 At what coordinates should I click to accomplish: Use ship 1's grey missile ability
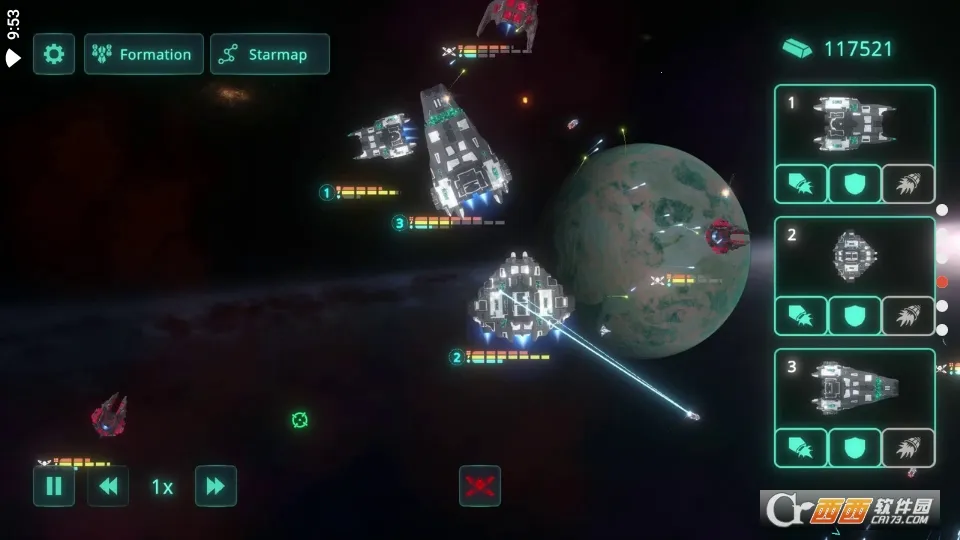tap(908, 184)
